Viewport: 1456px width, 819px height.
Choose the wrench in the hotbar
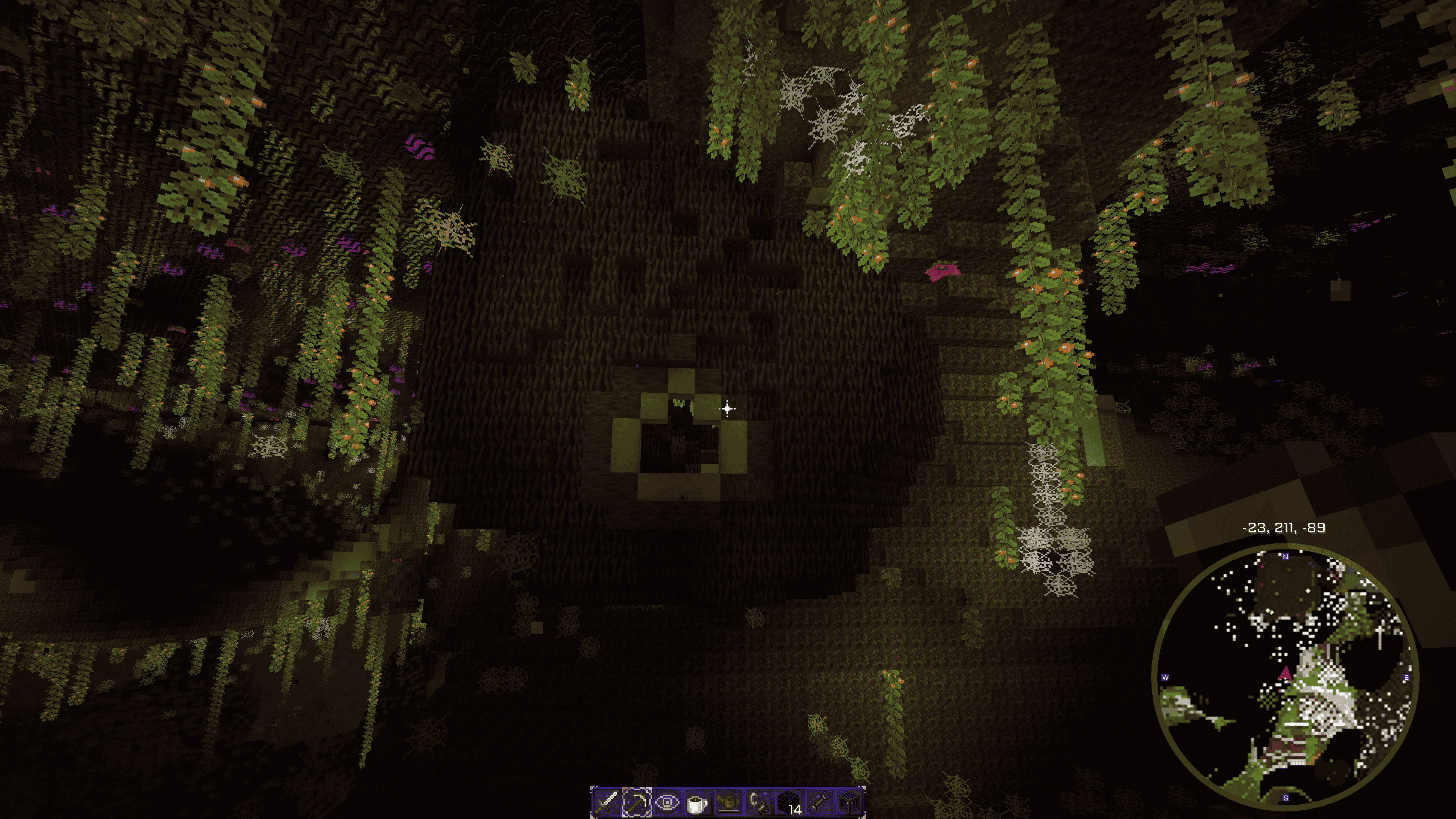point(819,802)
